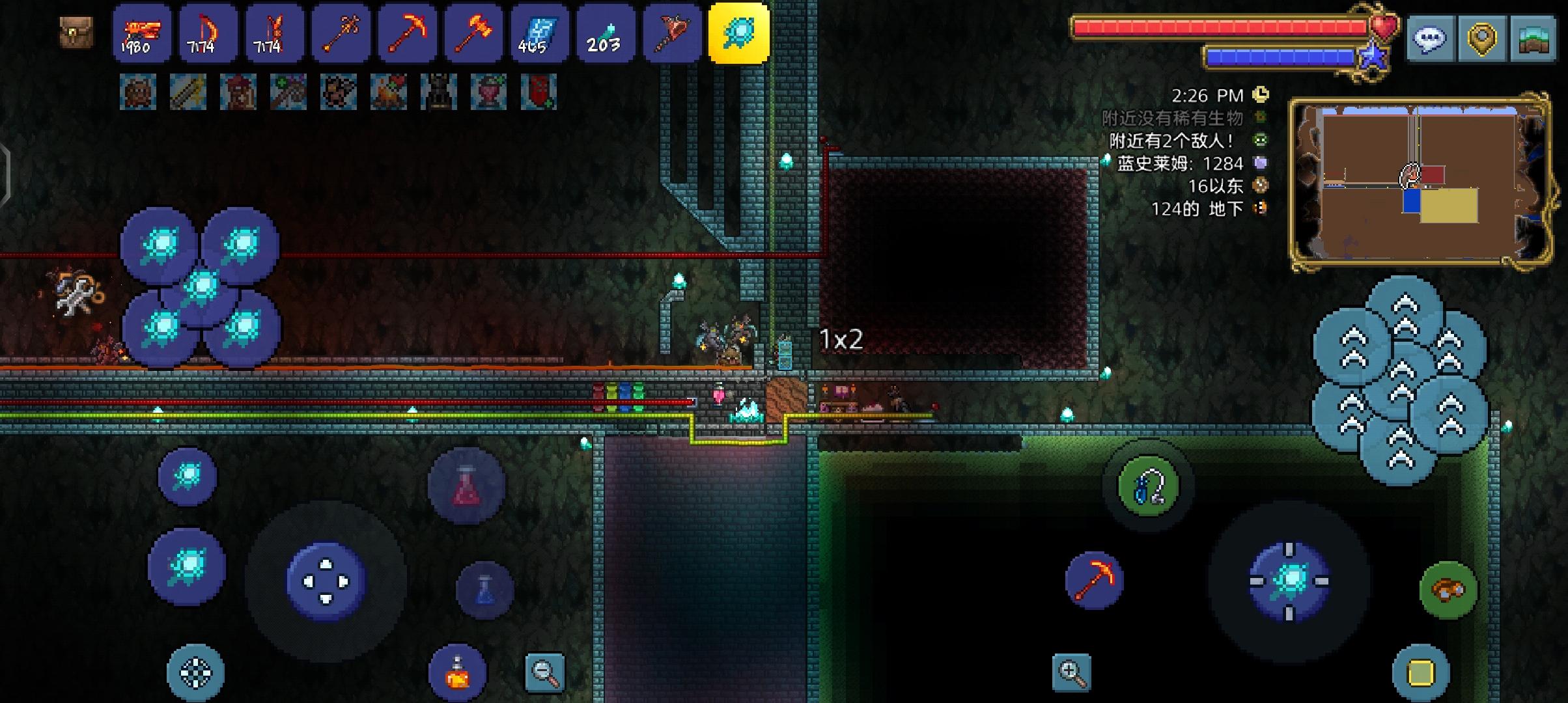Dismiss the campfire regeneration buff
The image size is (1568, 703).
pos(388,91)
